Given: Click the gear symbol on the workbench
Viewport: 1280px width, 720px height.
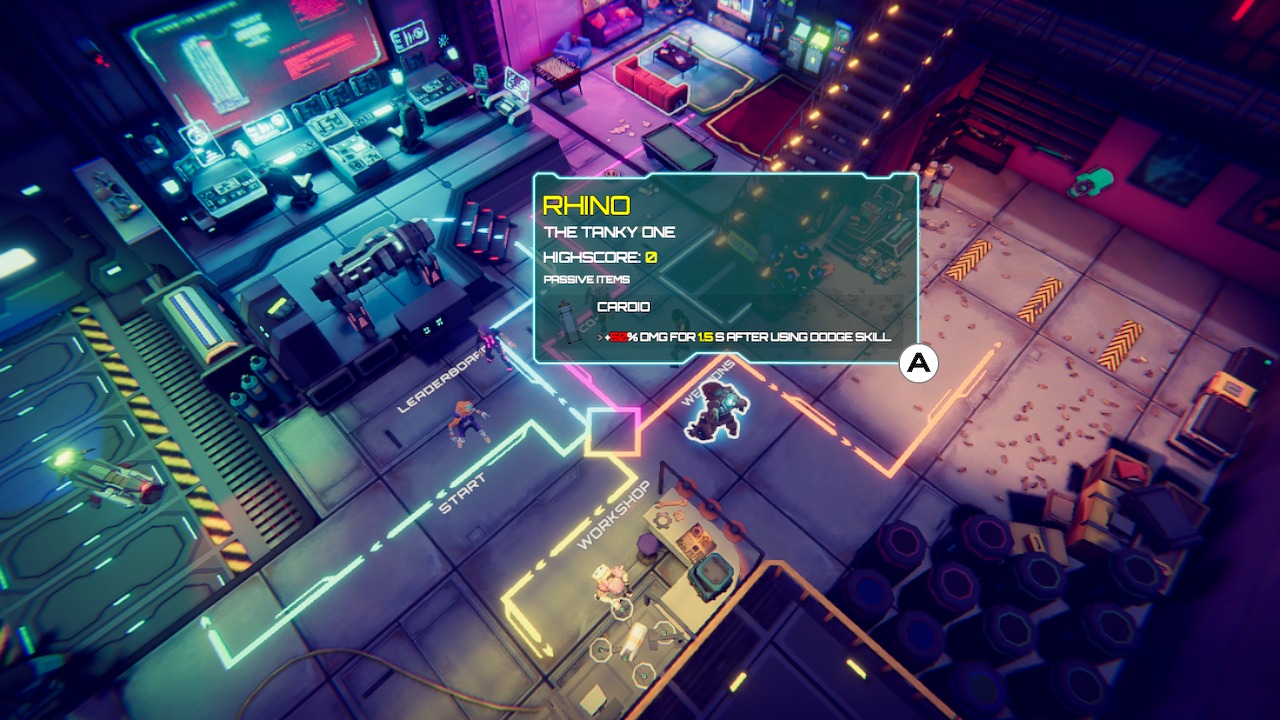Looking at the screenshot, I should coord(663,520).
